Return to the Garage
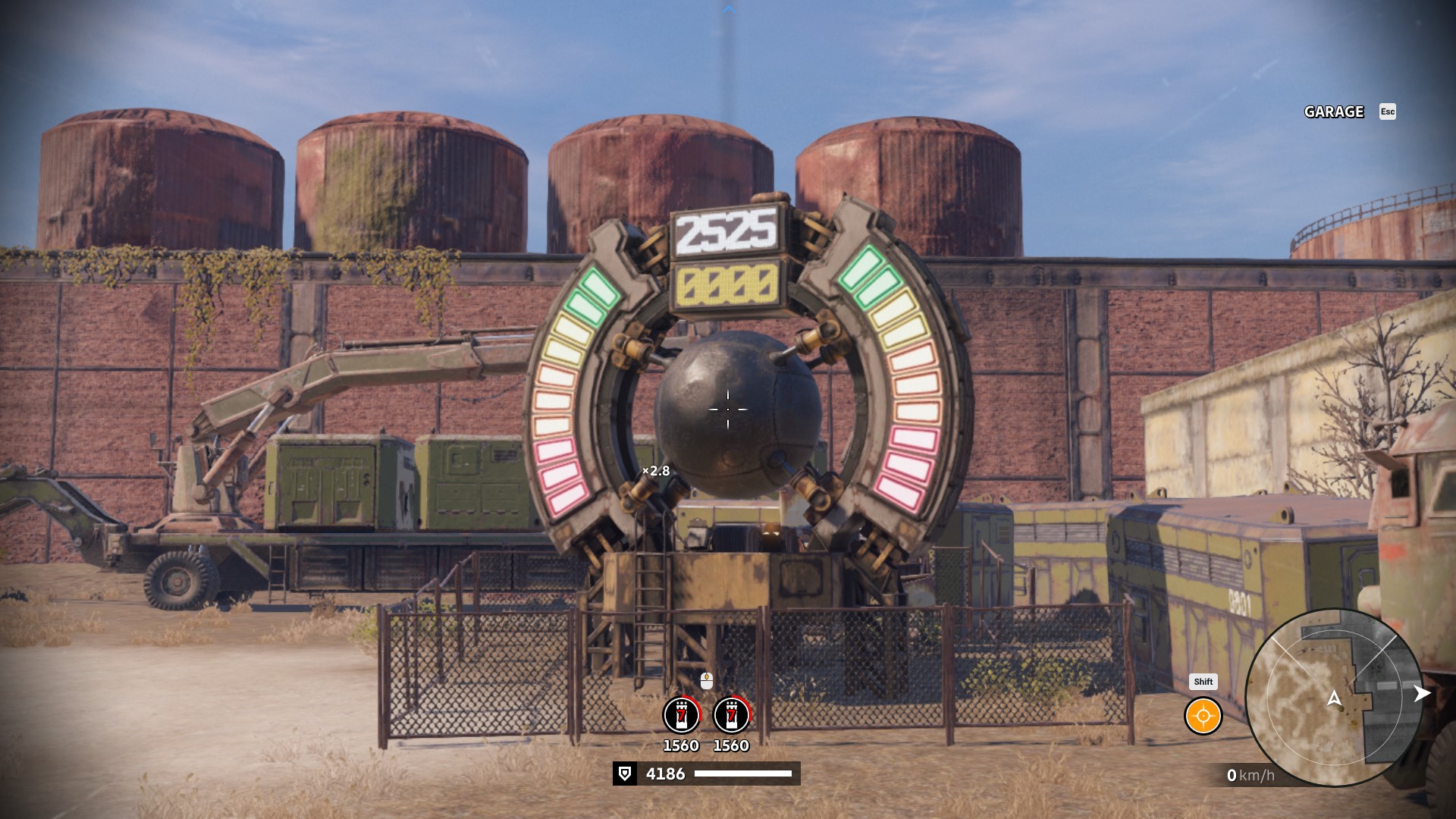The image size is (1456, 819). click(1334, 112)
